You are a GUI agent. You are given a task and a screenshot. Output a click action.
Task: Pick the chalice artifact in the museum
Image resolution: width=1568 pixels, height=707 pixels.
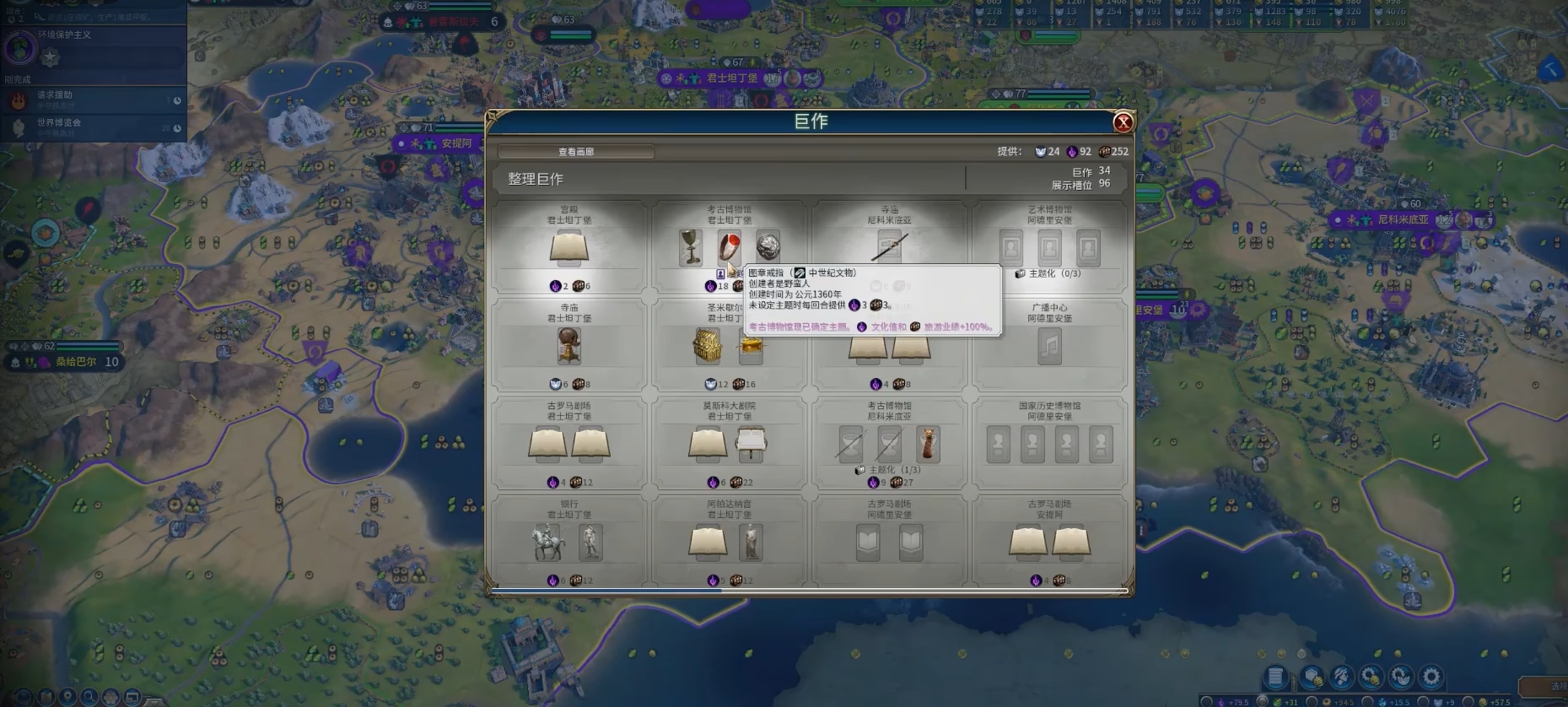[691, 247]
